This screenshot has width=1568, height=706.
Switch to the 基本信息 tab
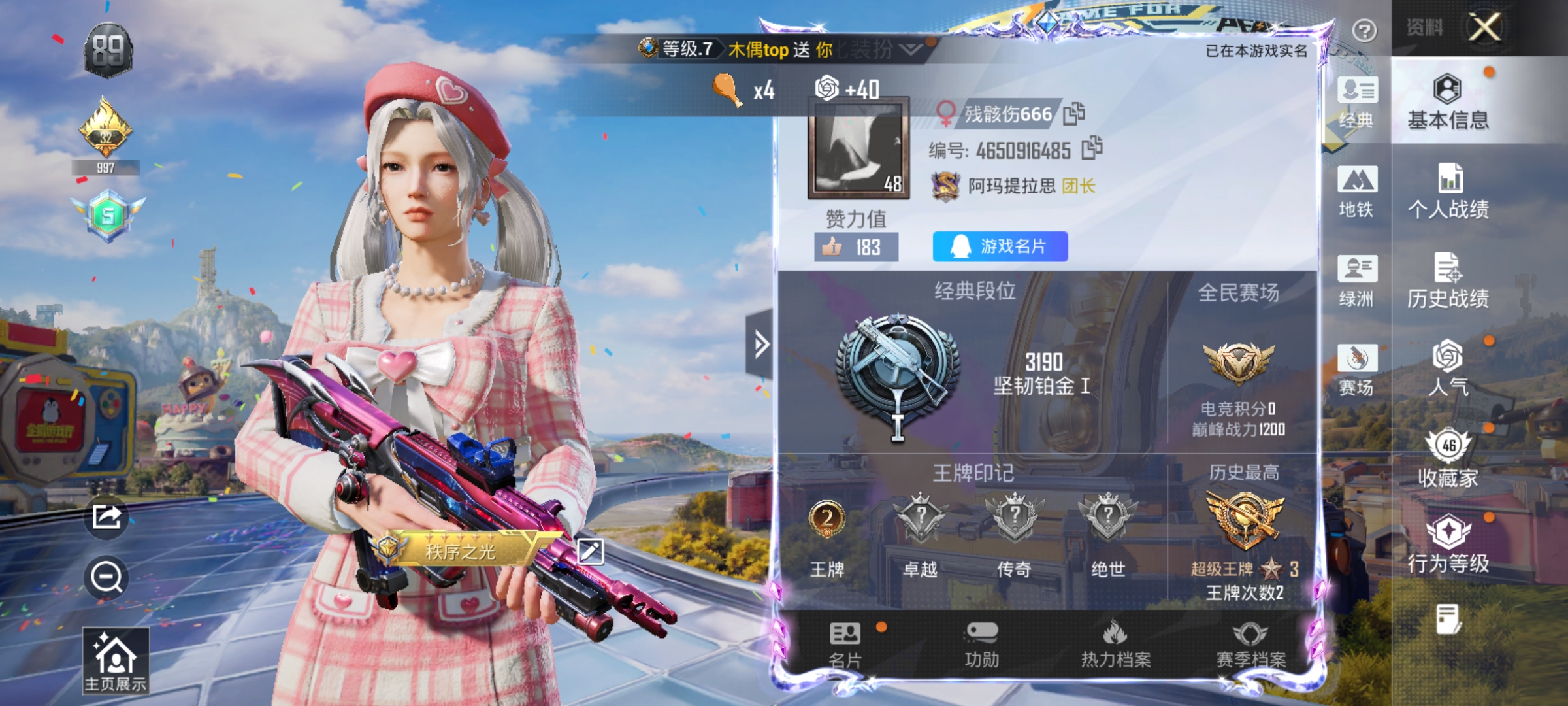pos(1449,105)
